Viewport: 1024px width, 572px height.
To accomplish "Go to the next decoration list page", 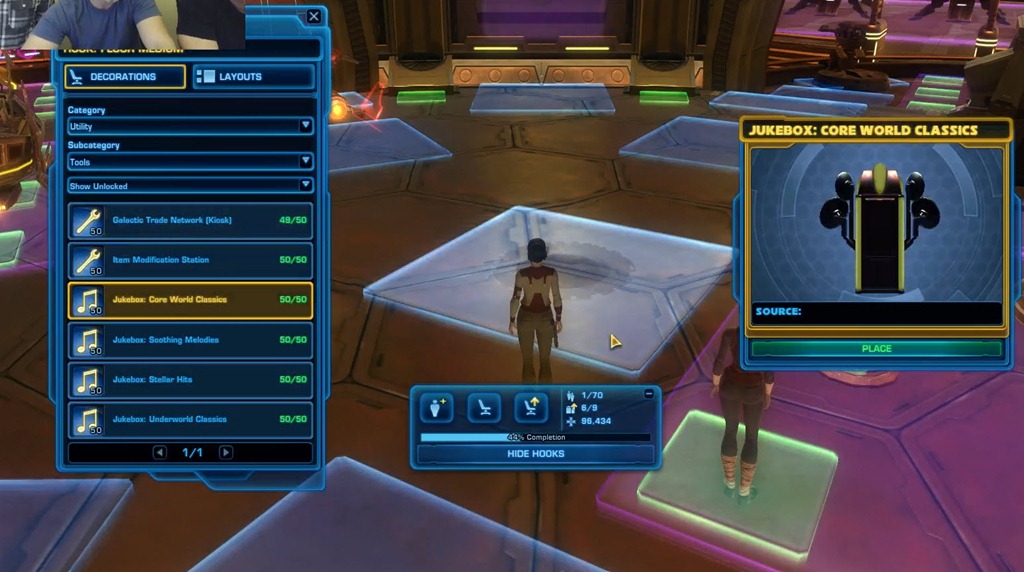I will (x=226, y=453).
